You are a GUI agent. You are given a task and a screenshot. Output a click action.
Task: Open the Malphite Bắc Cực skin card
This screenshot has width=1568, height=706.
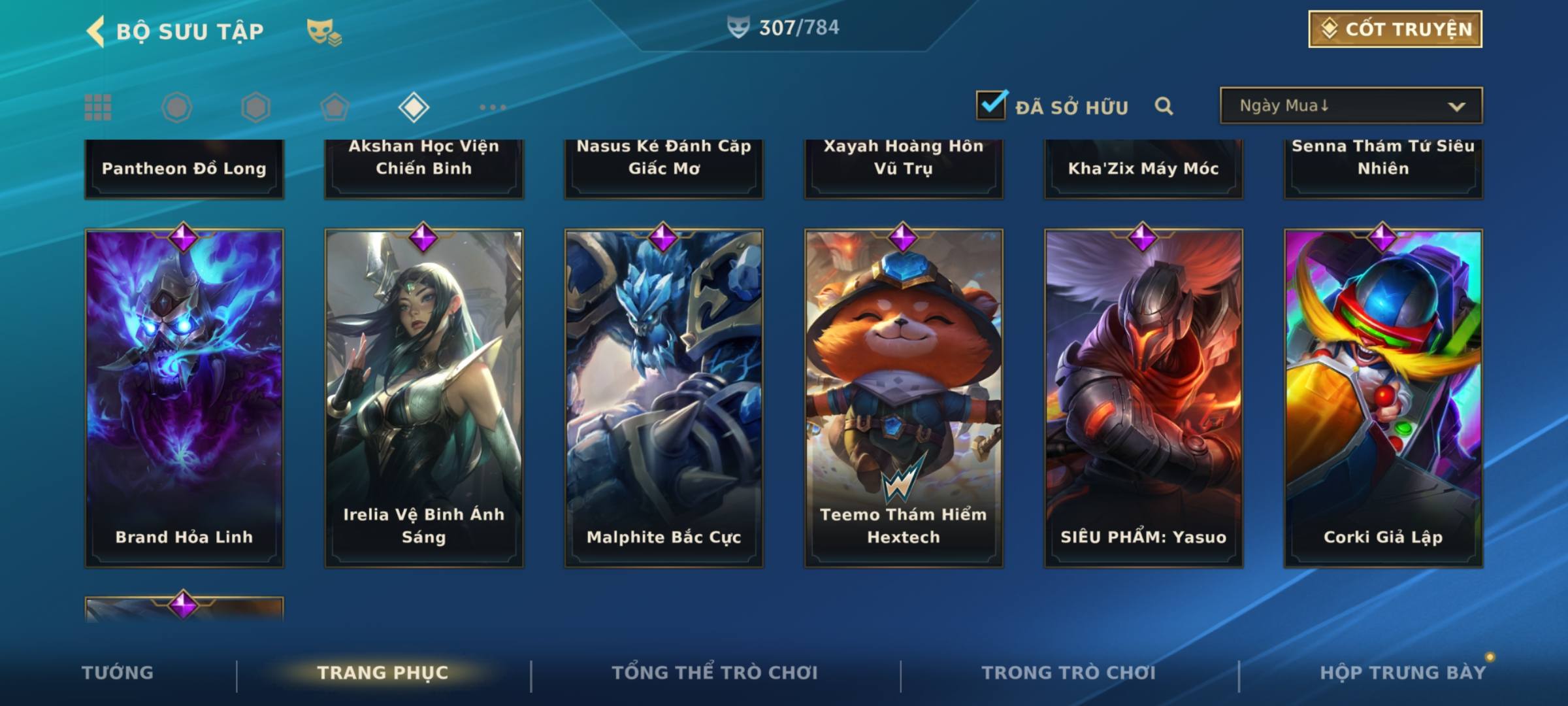click(664, 397)
